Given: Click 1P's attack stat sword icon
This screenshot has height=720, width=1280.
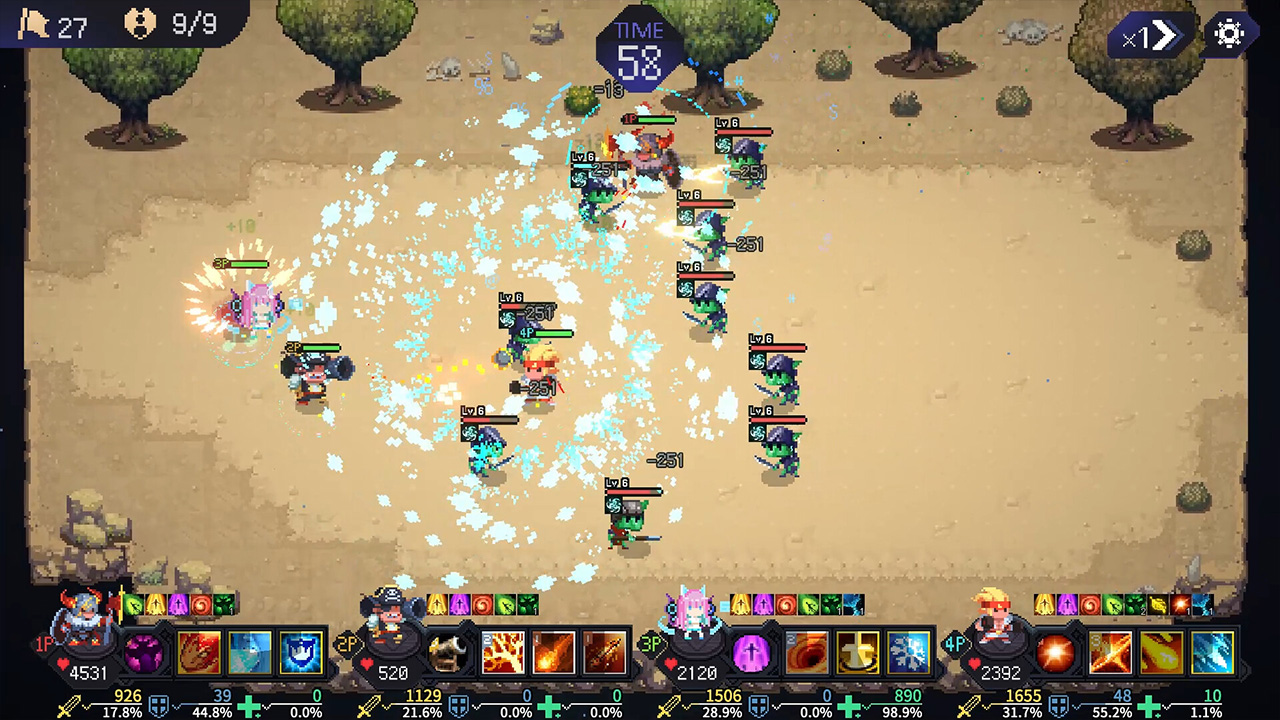Looking at the screenshot, I should (x=67, y=701).
